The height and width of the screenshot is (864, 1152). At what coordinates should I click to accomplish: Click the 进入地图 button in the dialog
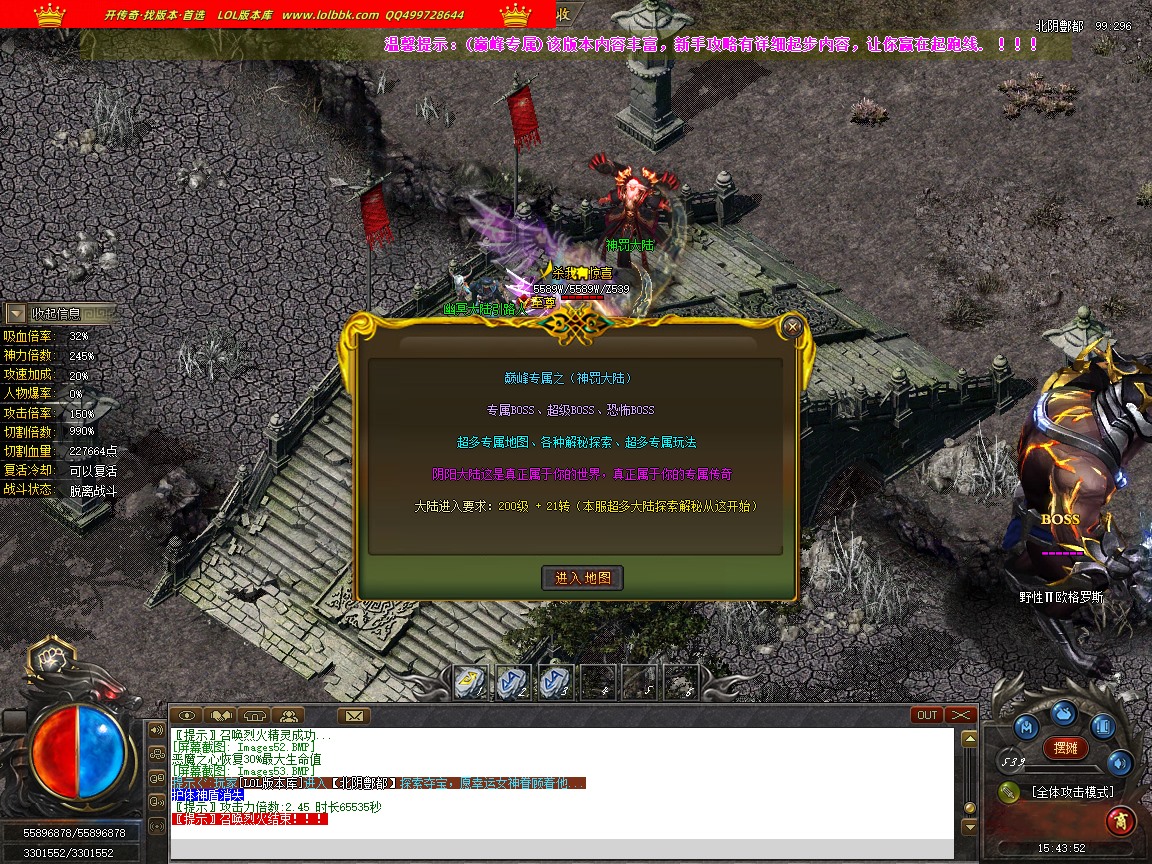583,577
